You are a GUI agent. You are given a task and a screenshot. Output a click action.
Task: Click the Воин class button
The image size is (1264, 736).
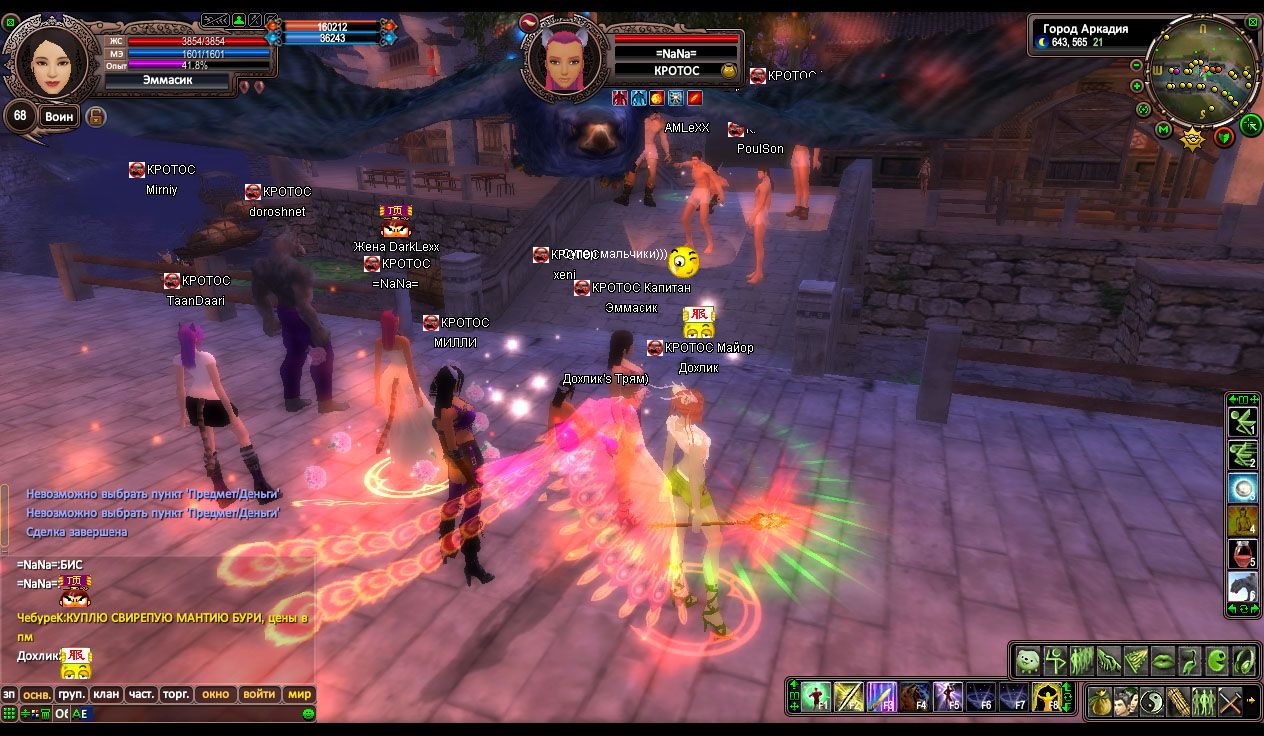pos(59,117)
